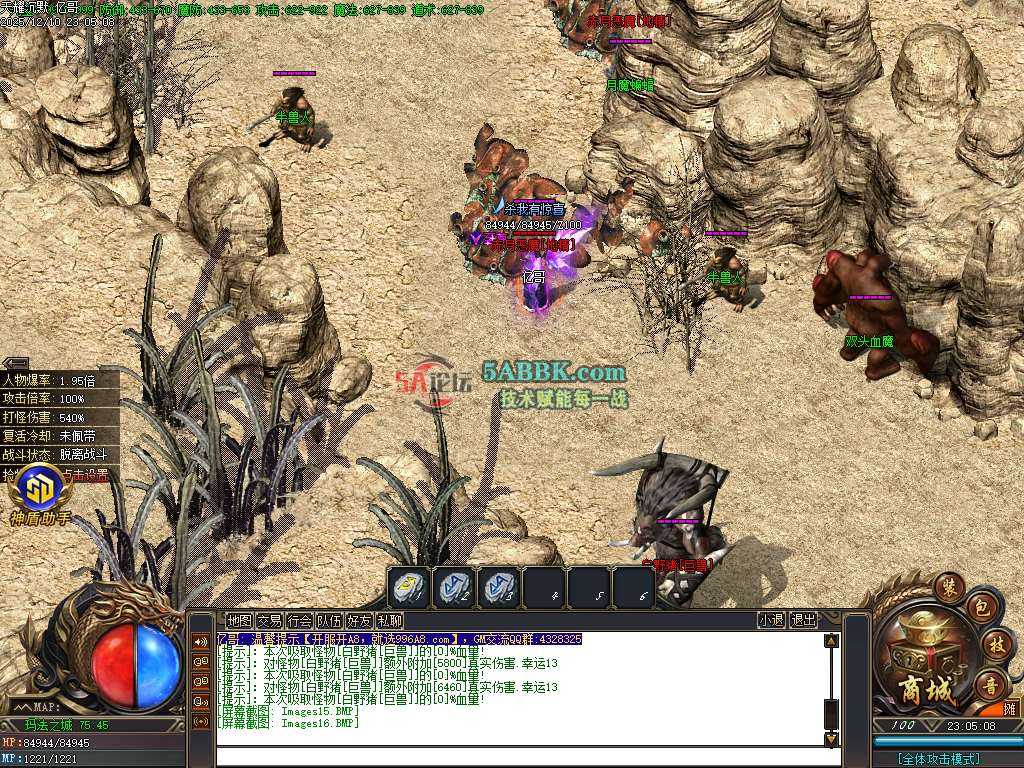Click the chat text input field
This screenshot has height=768, width=1024.
click(x=520, y=757)
